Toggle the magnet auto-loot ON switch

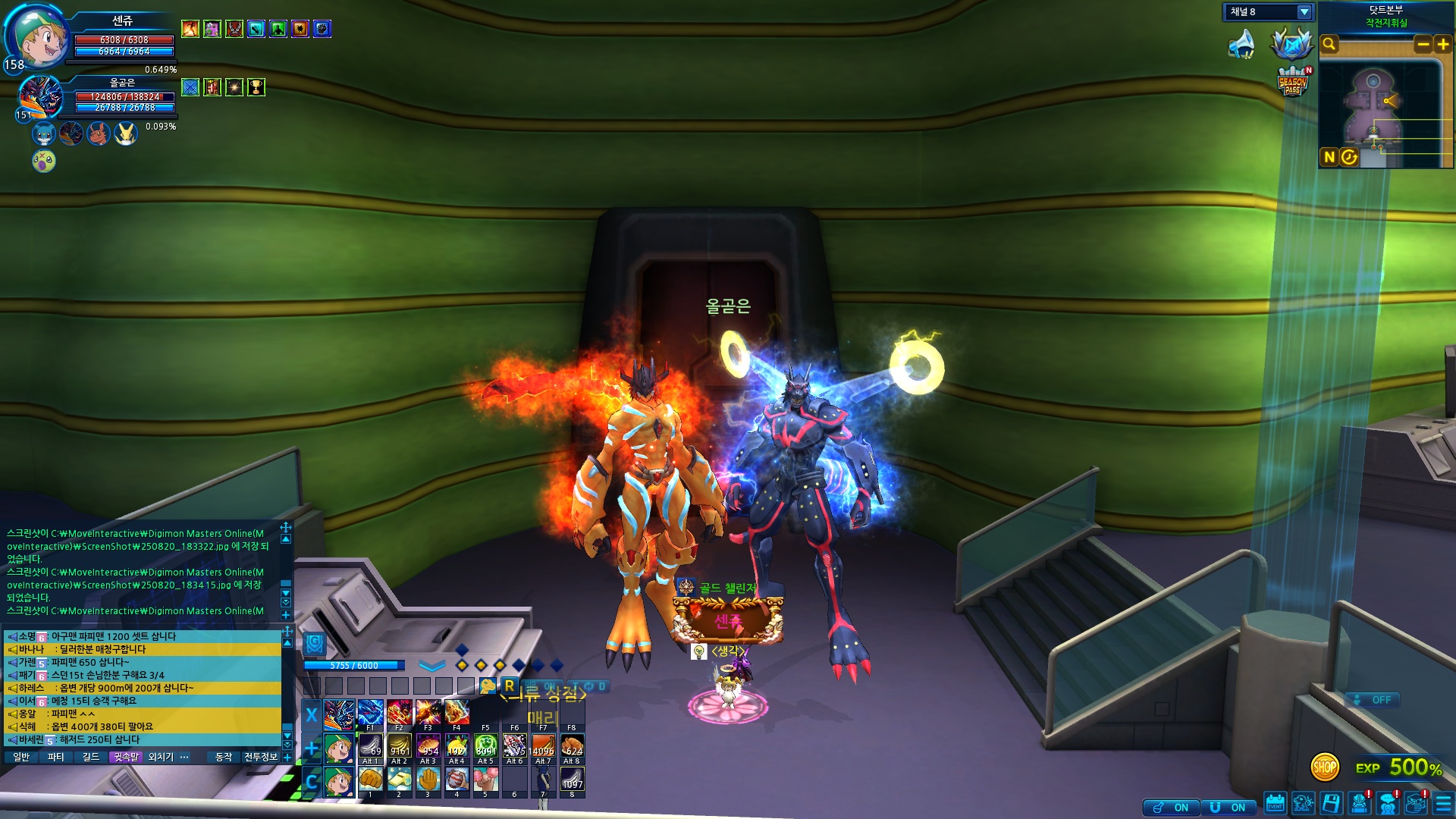click(x=1228, y=808)
